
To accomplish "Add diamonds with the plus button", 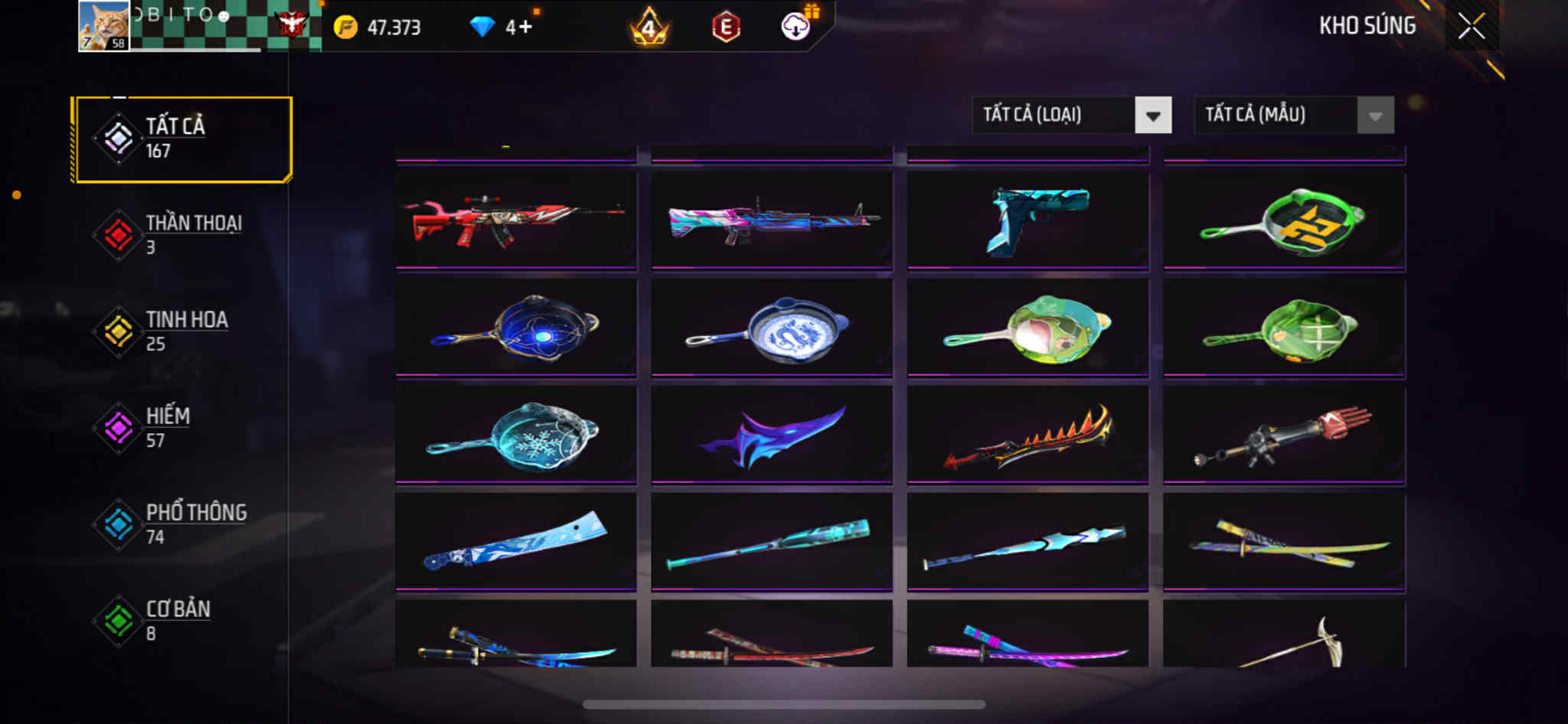I will pos(525,28).
